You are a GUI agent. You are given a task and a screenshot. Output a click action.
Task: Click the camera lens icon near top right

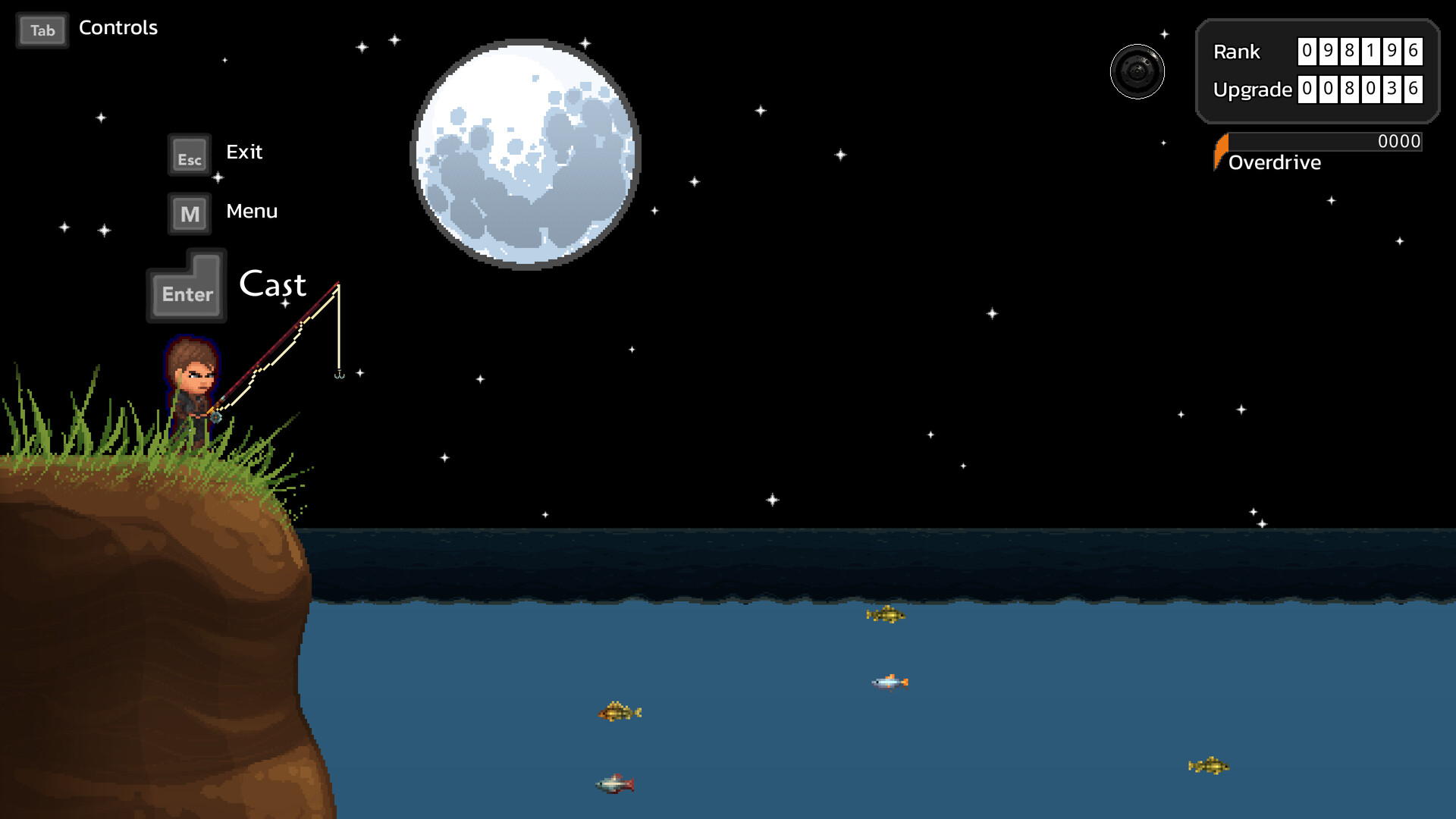tap(1137, 71)
